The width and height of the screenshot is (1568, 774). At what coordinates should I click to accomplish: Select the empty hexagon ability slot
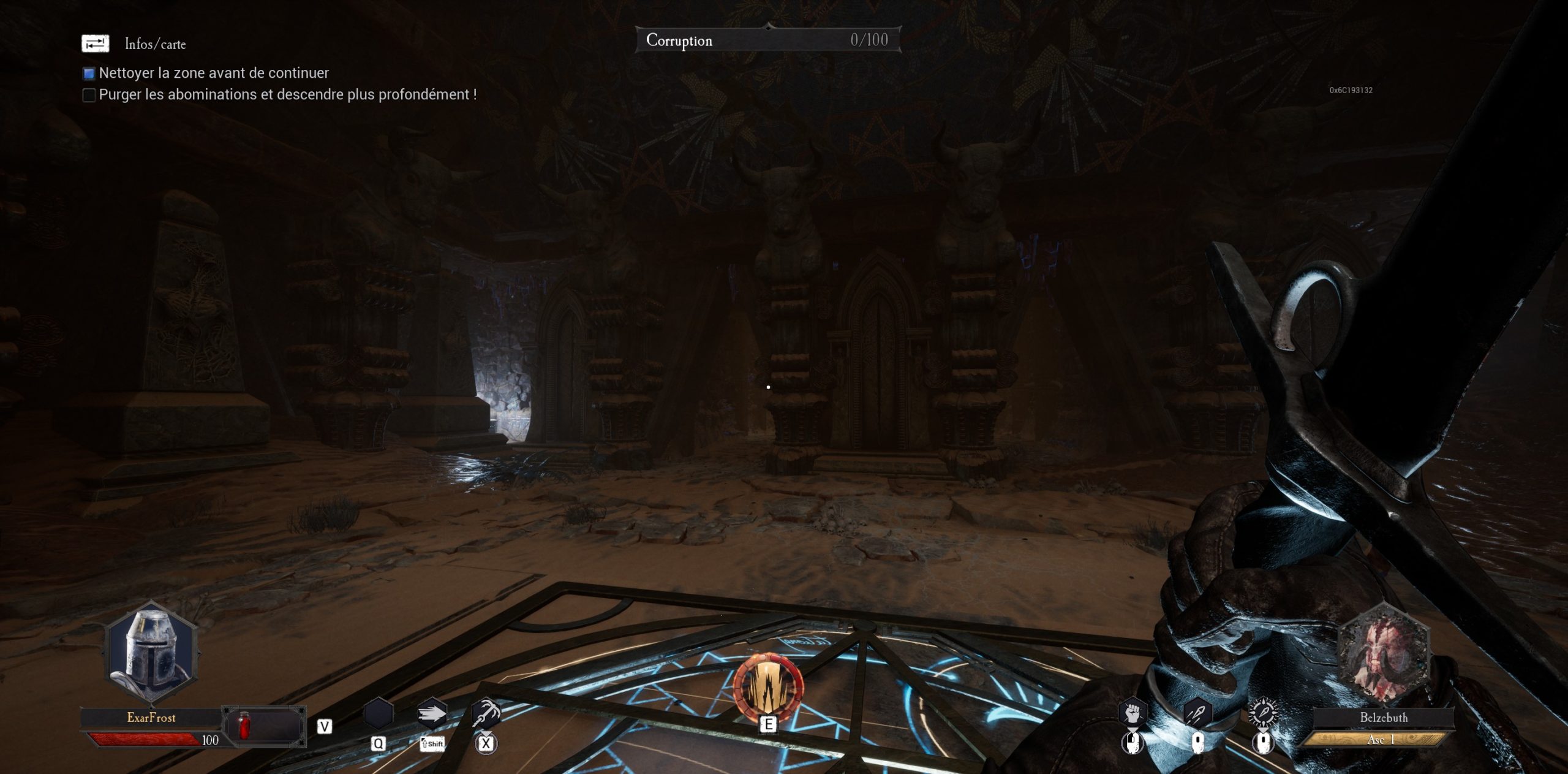(x=378, y=715)
